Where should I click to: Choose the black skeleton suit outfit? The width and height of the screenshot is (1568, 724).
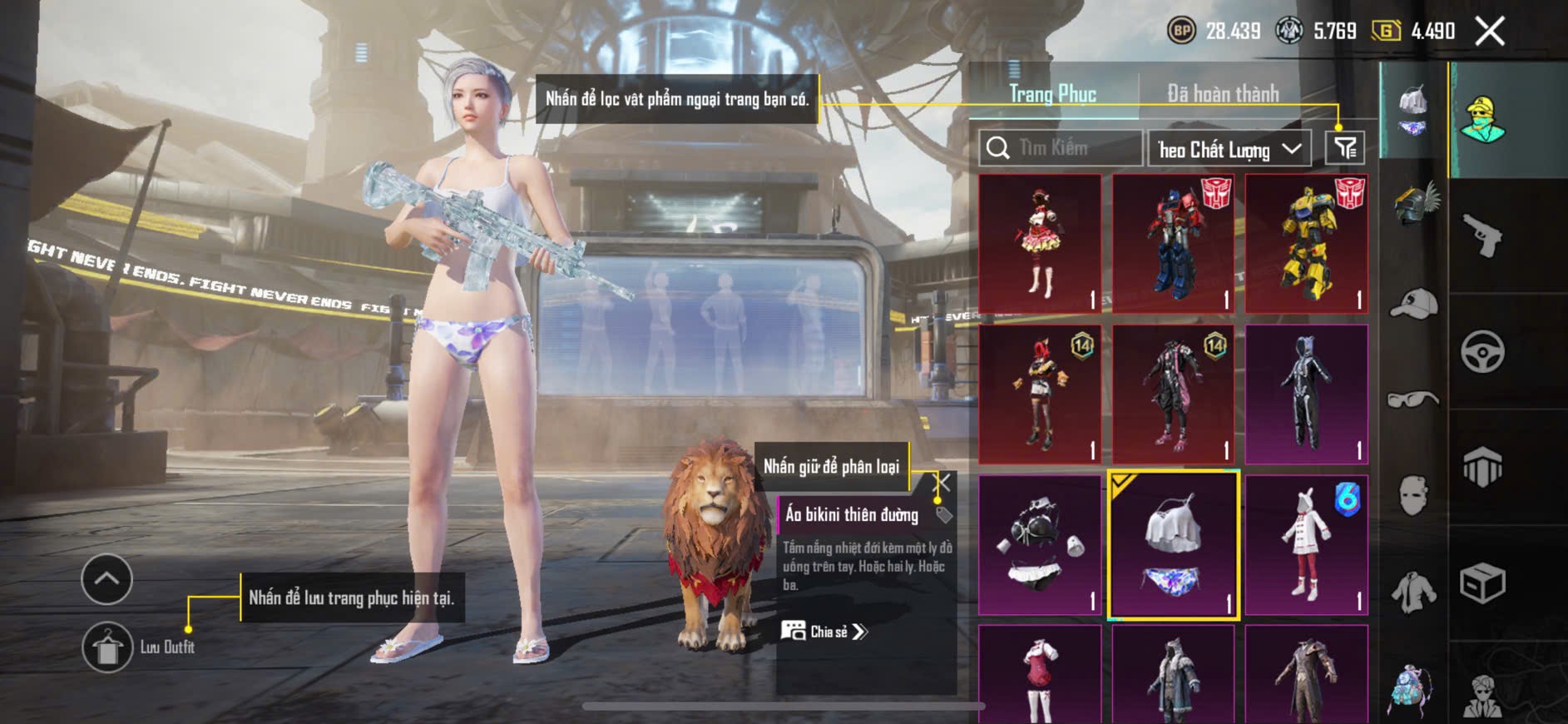(1306, 394)
